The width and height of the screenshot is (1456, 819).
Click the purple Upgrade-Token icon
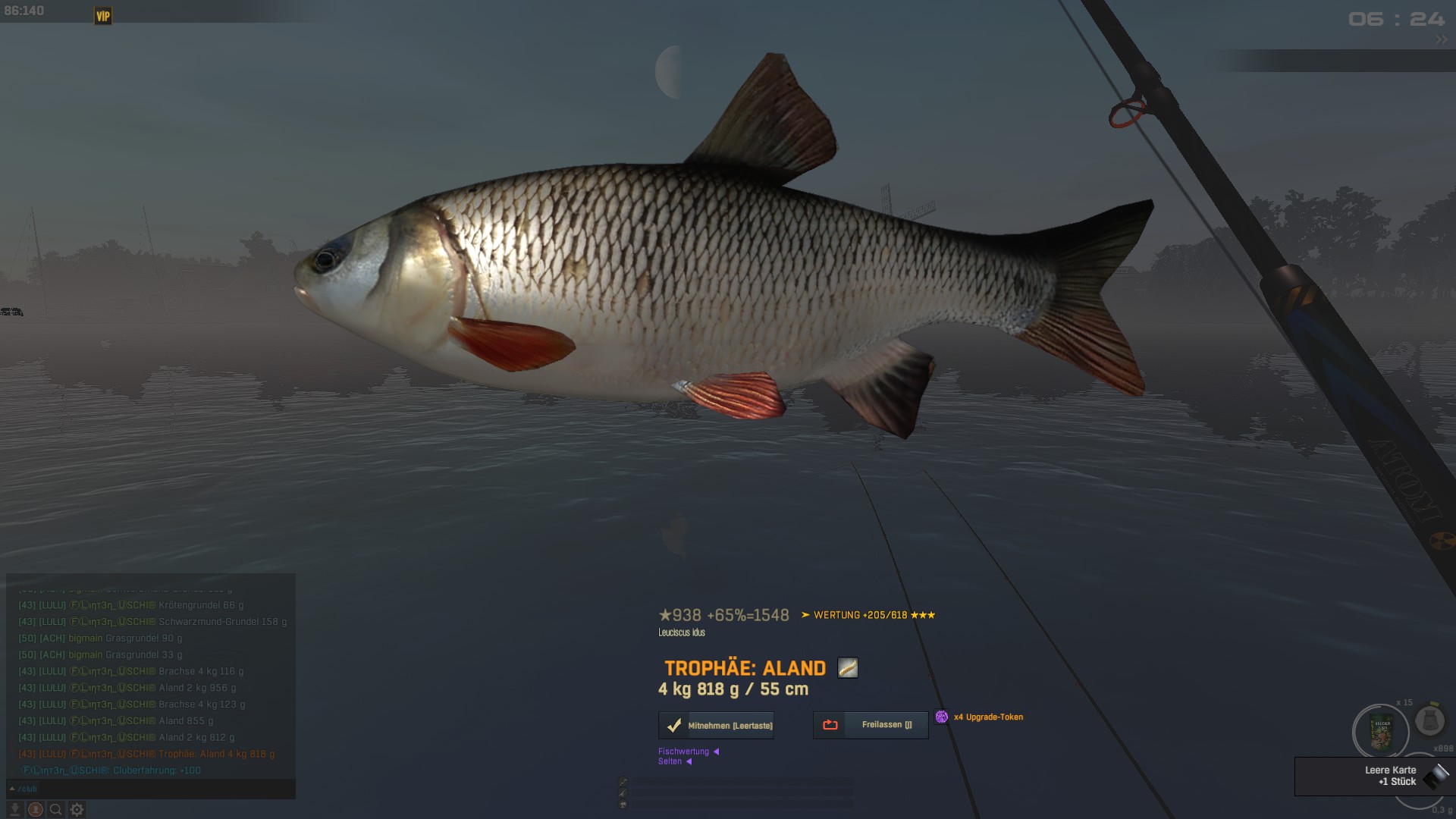(x=942, y=717)
